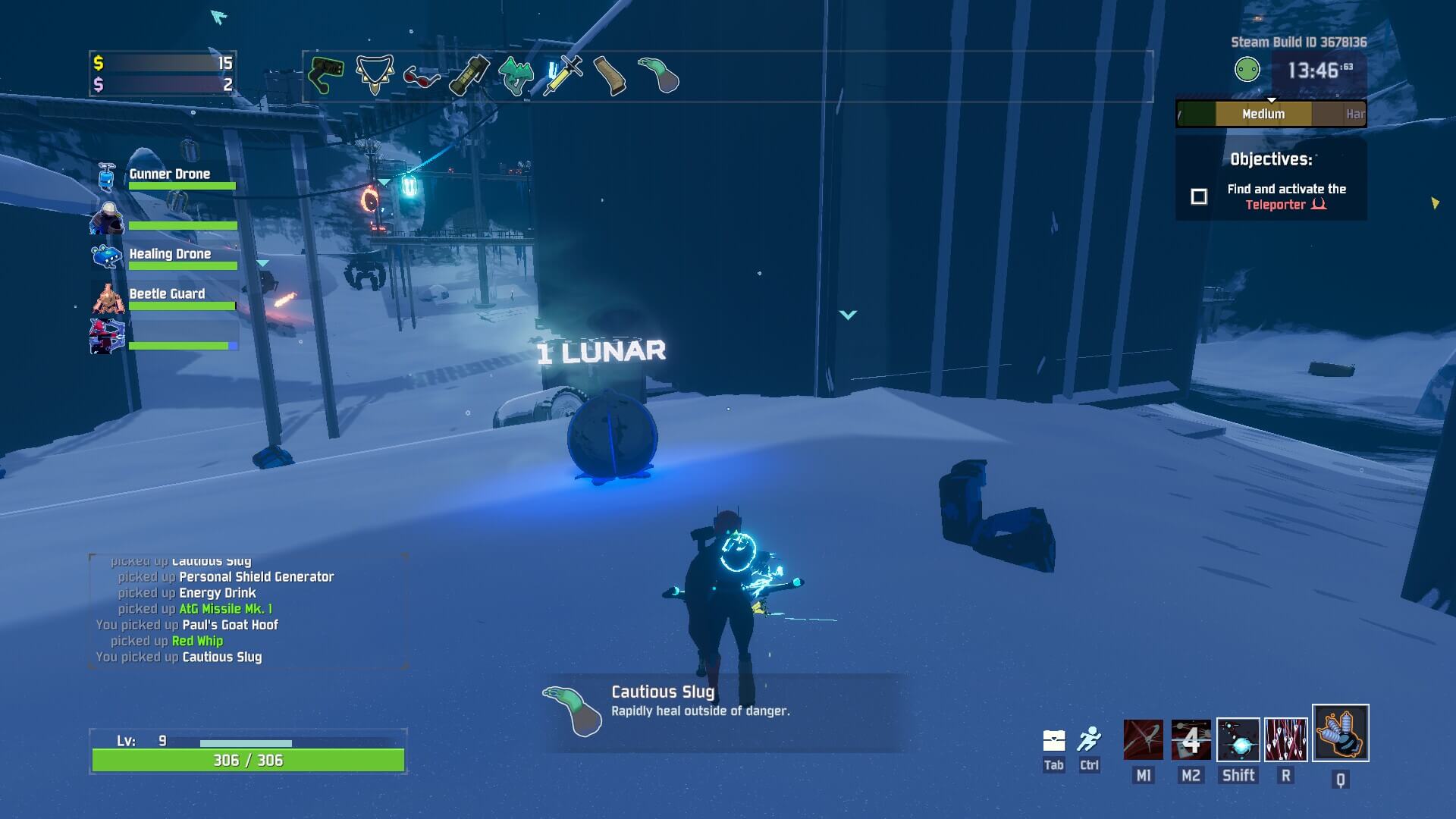Activate the Strafe primary skill icon

pyautogui.click(x=1143, y=739)
